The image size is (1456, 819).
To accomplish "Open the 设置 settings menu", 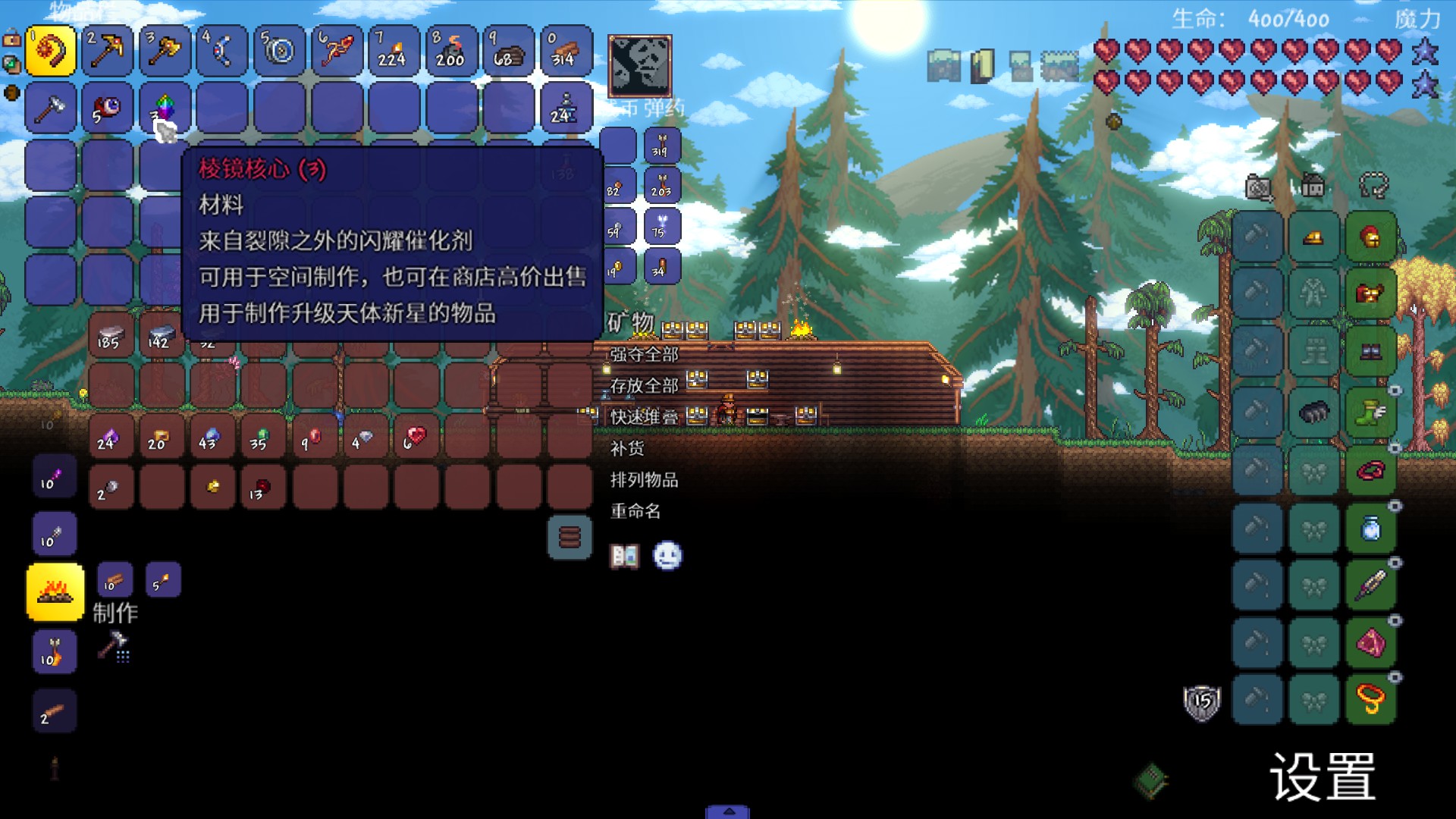I will [x=1323, y=777].
